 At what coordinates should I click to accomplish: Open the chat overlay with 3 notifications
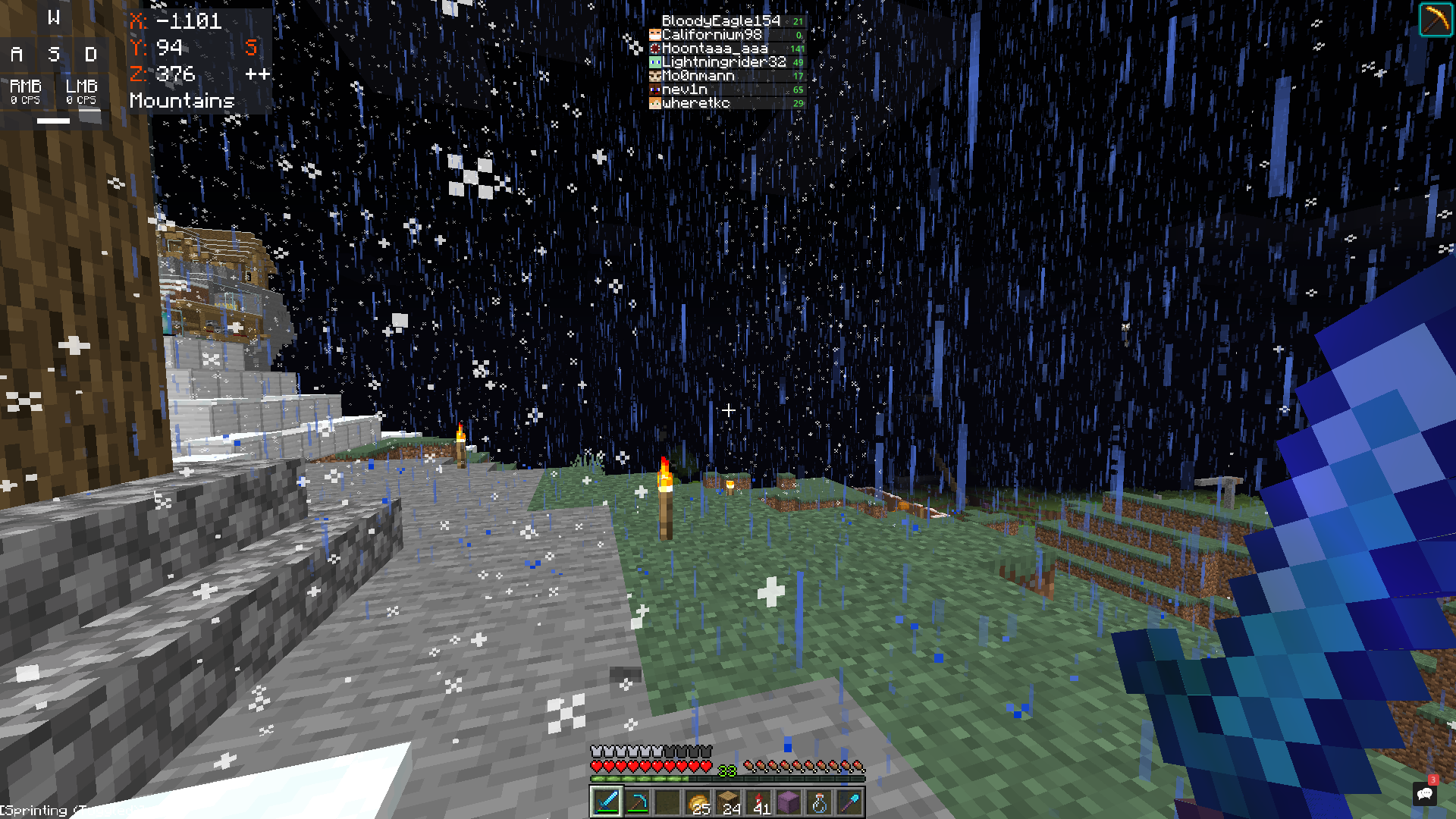pos(1424,793)
